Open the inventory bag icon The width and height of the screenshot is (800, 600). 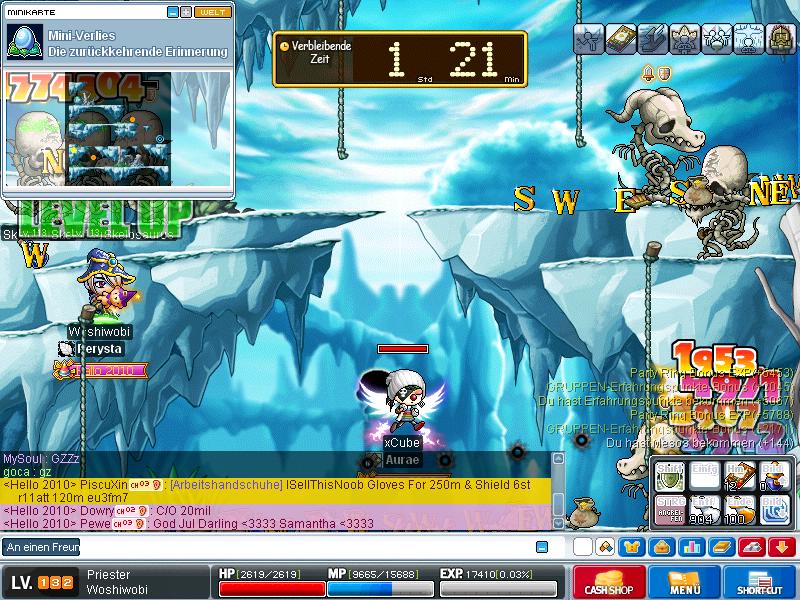point(661,547)
